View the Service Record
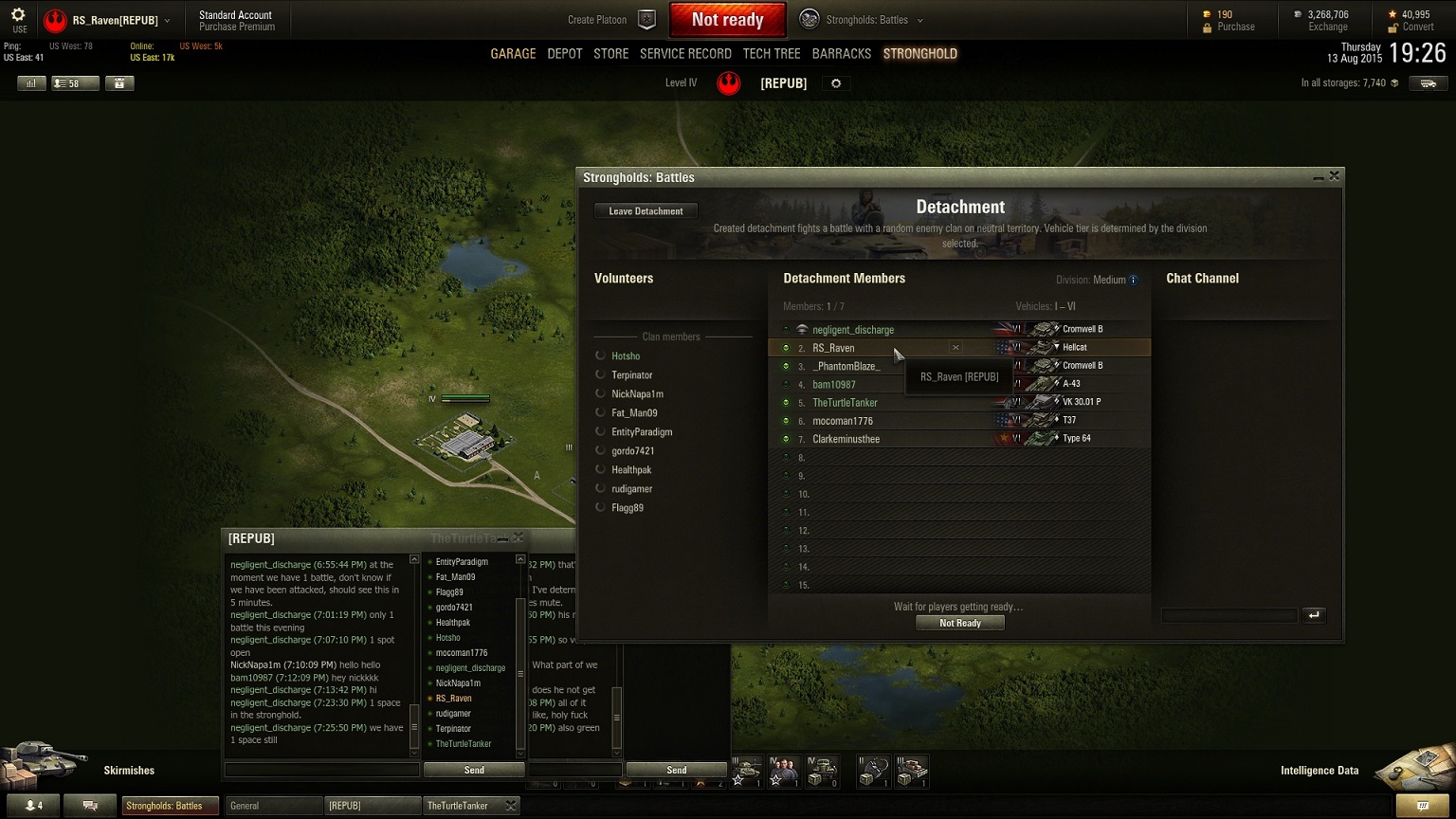 click(685, 54)
